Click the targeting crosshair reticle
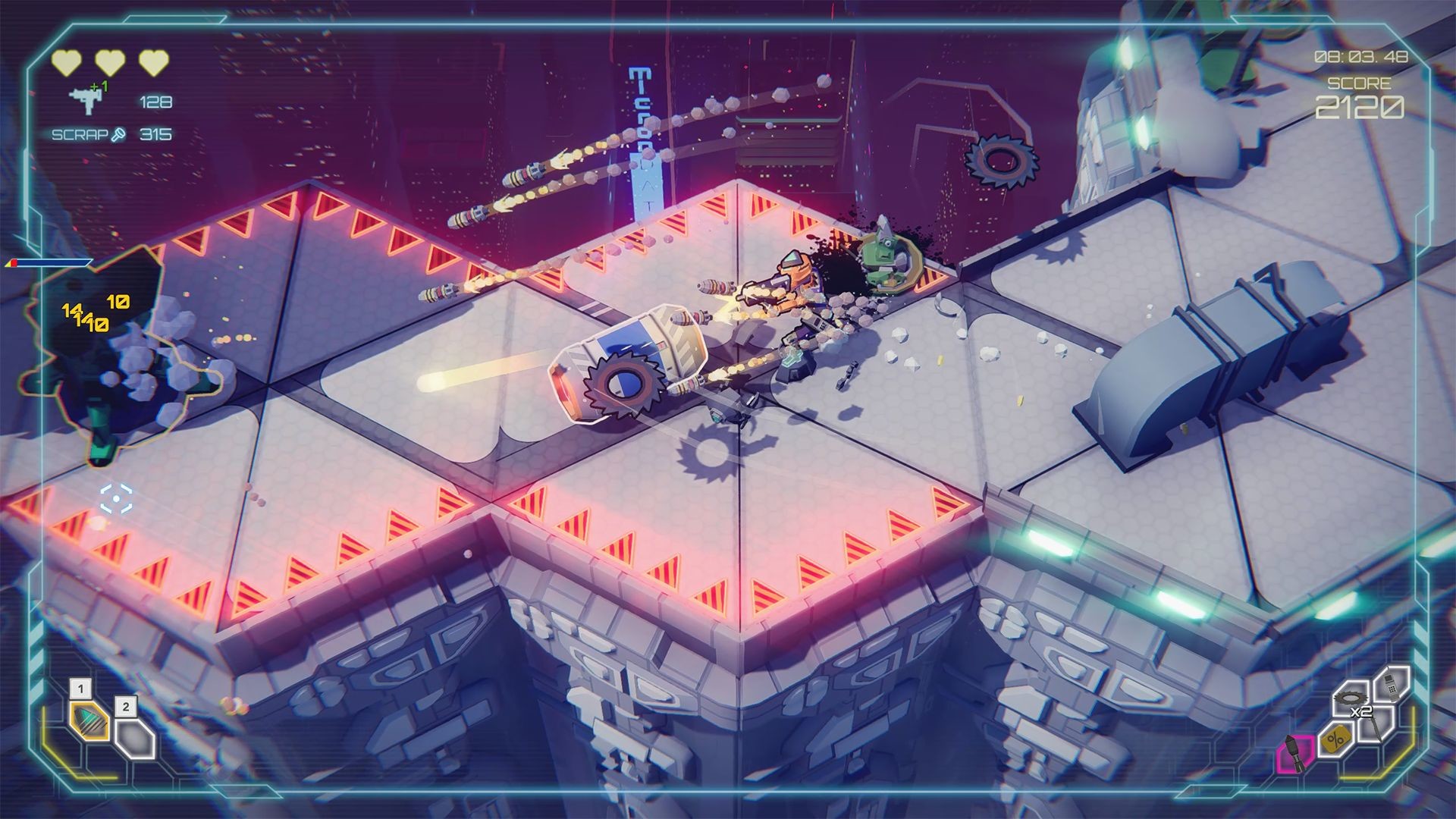Image resolution: width=1456 pixels, height=819 pixels. pos(115,499)
